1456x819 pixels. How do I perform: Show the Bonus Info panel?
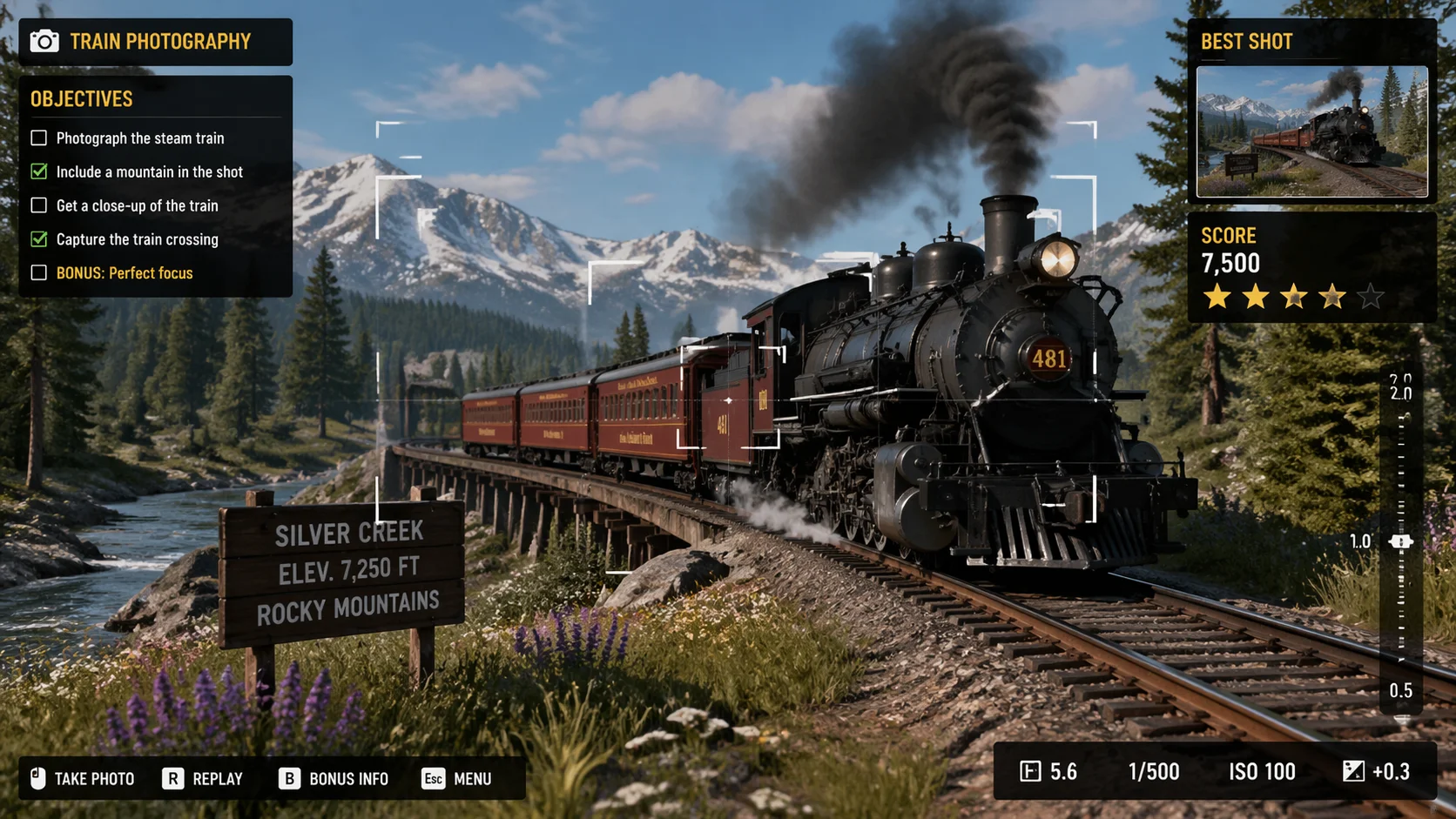334,778
